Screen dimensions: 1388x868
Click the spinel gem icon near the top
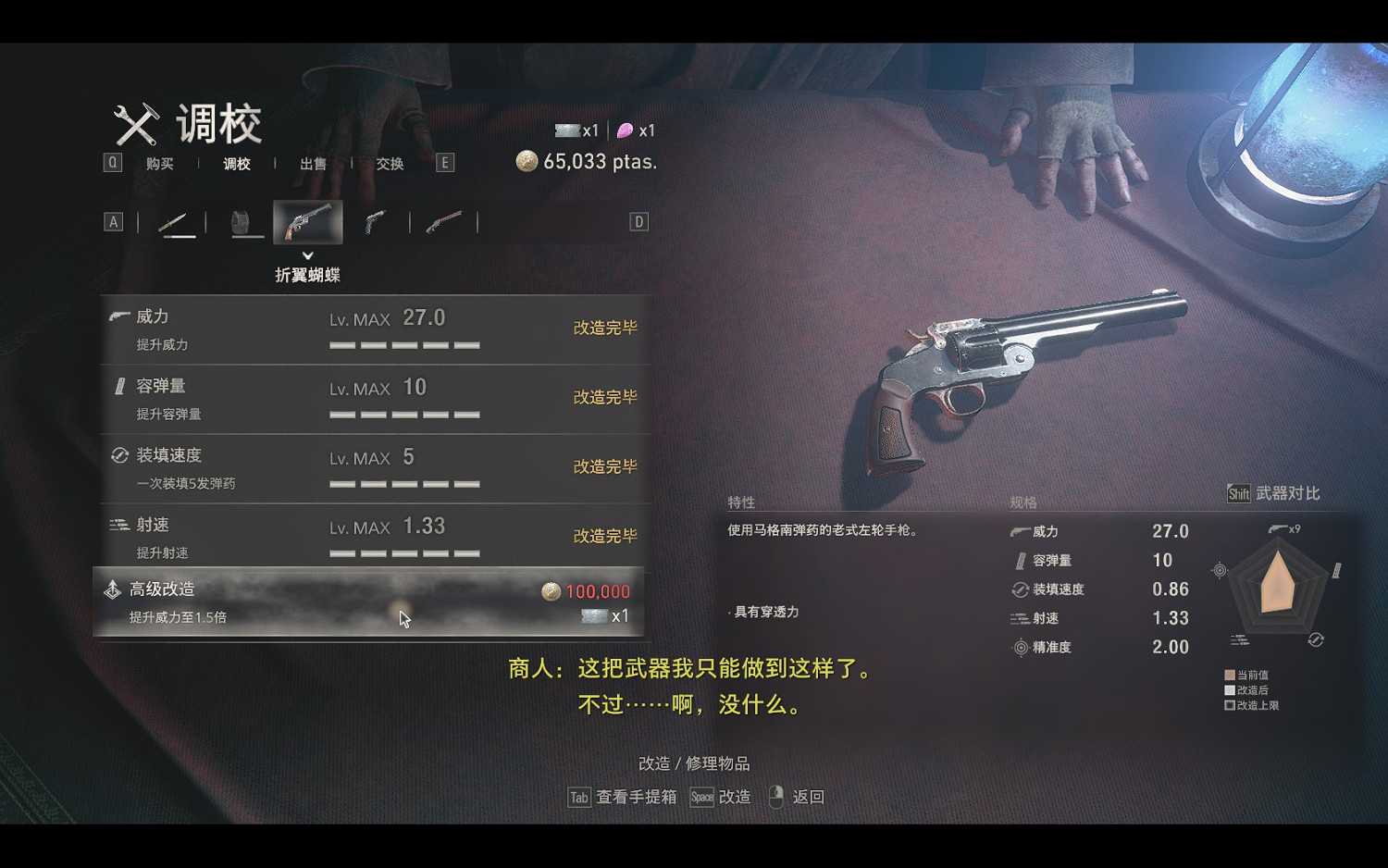point(626,130)
